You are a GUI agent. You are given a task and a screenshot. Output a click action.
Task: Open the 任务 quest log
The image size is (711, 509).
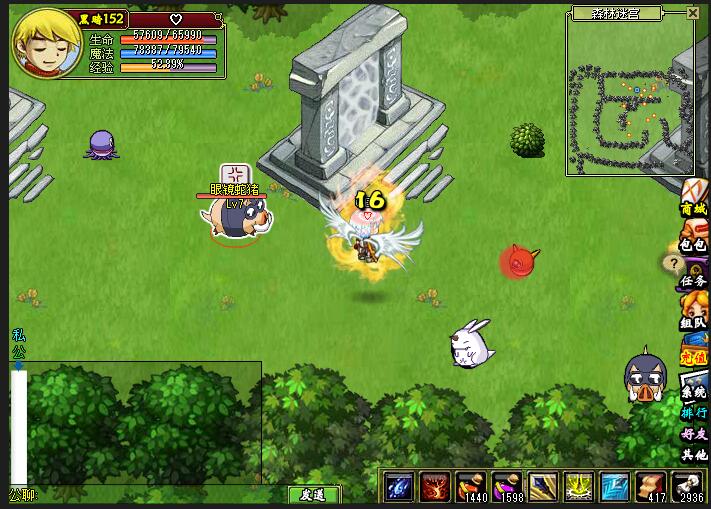(694, 281)
